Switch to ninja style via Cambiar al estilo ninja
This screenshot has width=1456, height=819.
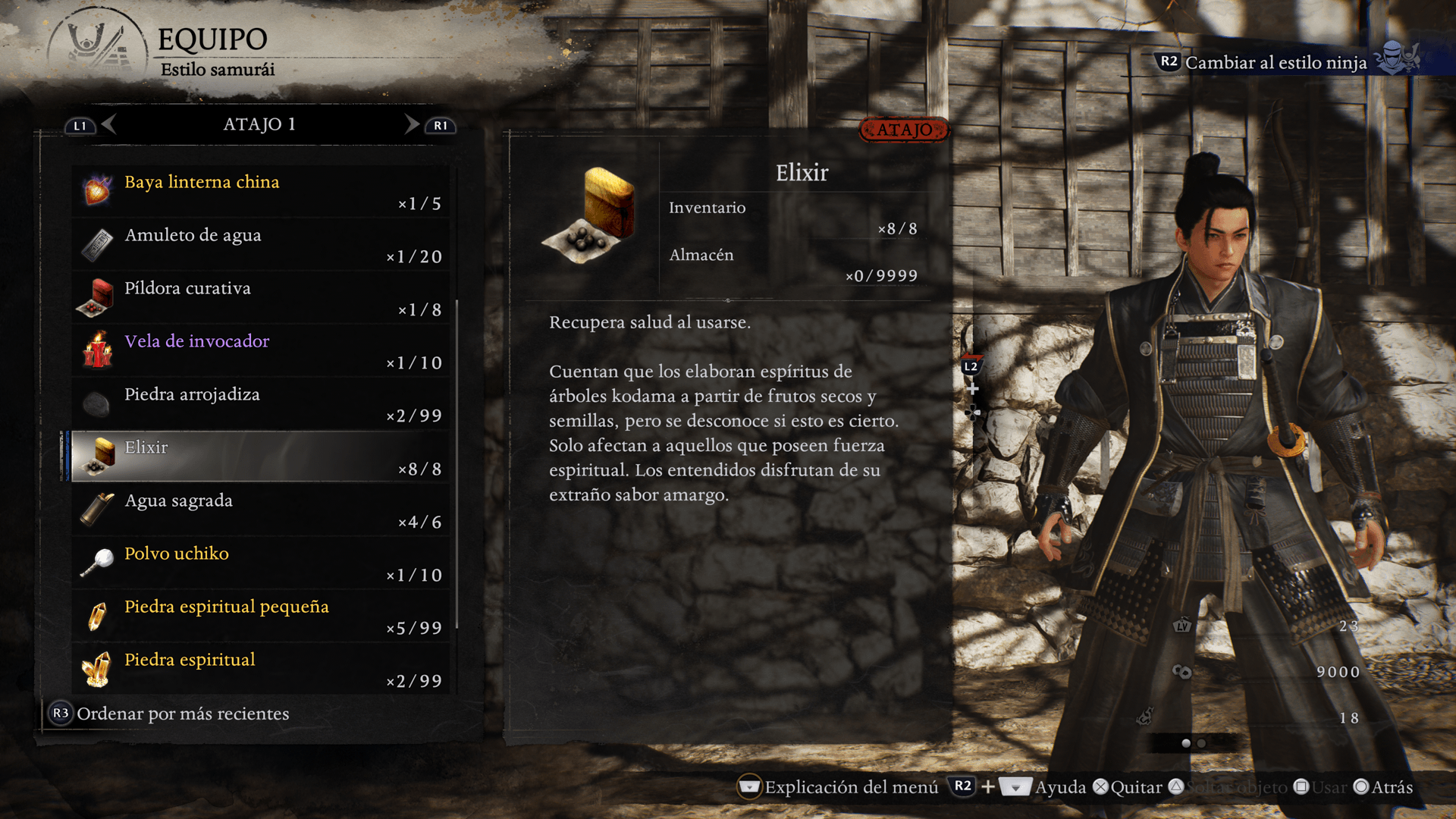coord(1276,62)
